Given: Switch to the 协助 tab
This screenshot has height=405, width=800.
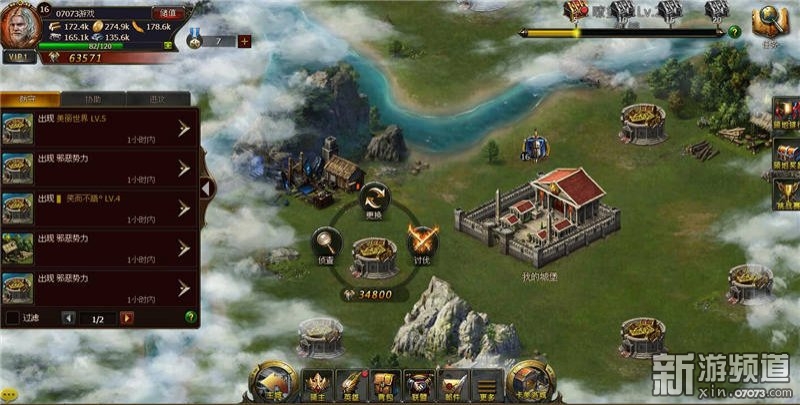Looking at the screenshot, I should click(x=92, y=100).
